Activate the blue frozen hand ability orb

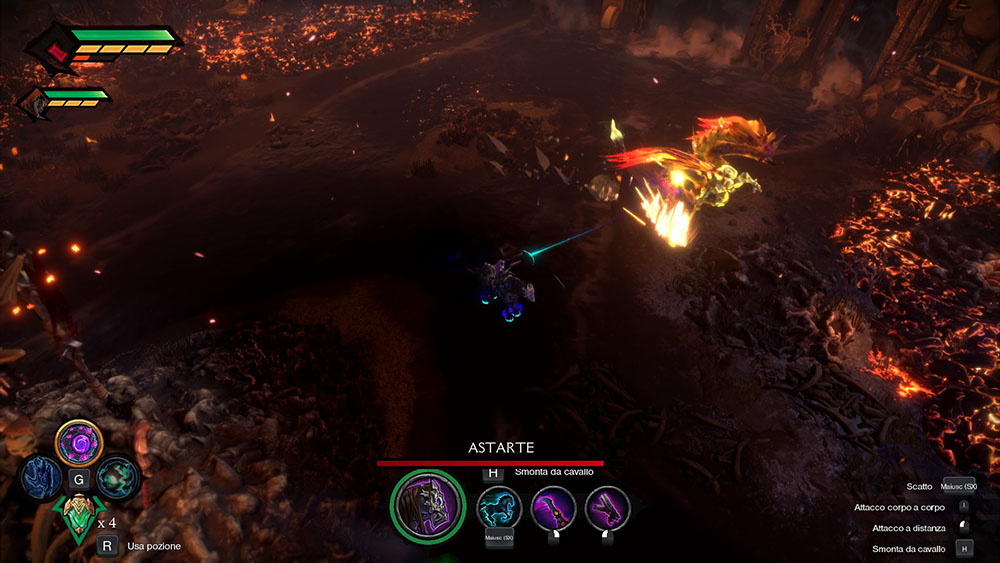[41, 477]
